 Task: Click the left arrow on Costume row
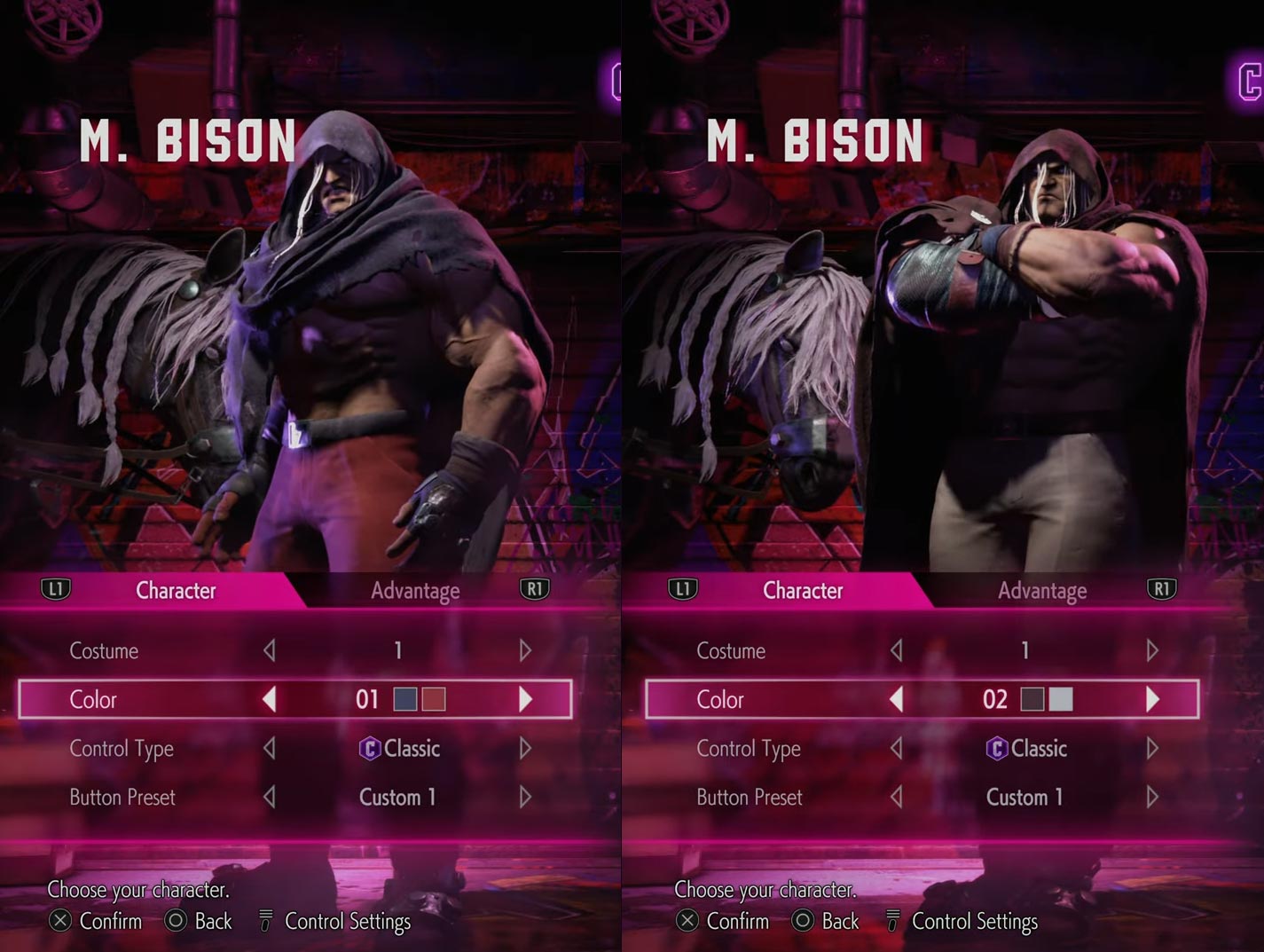pyautogui.click(x=271, y=650)
